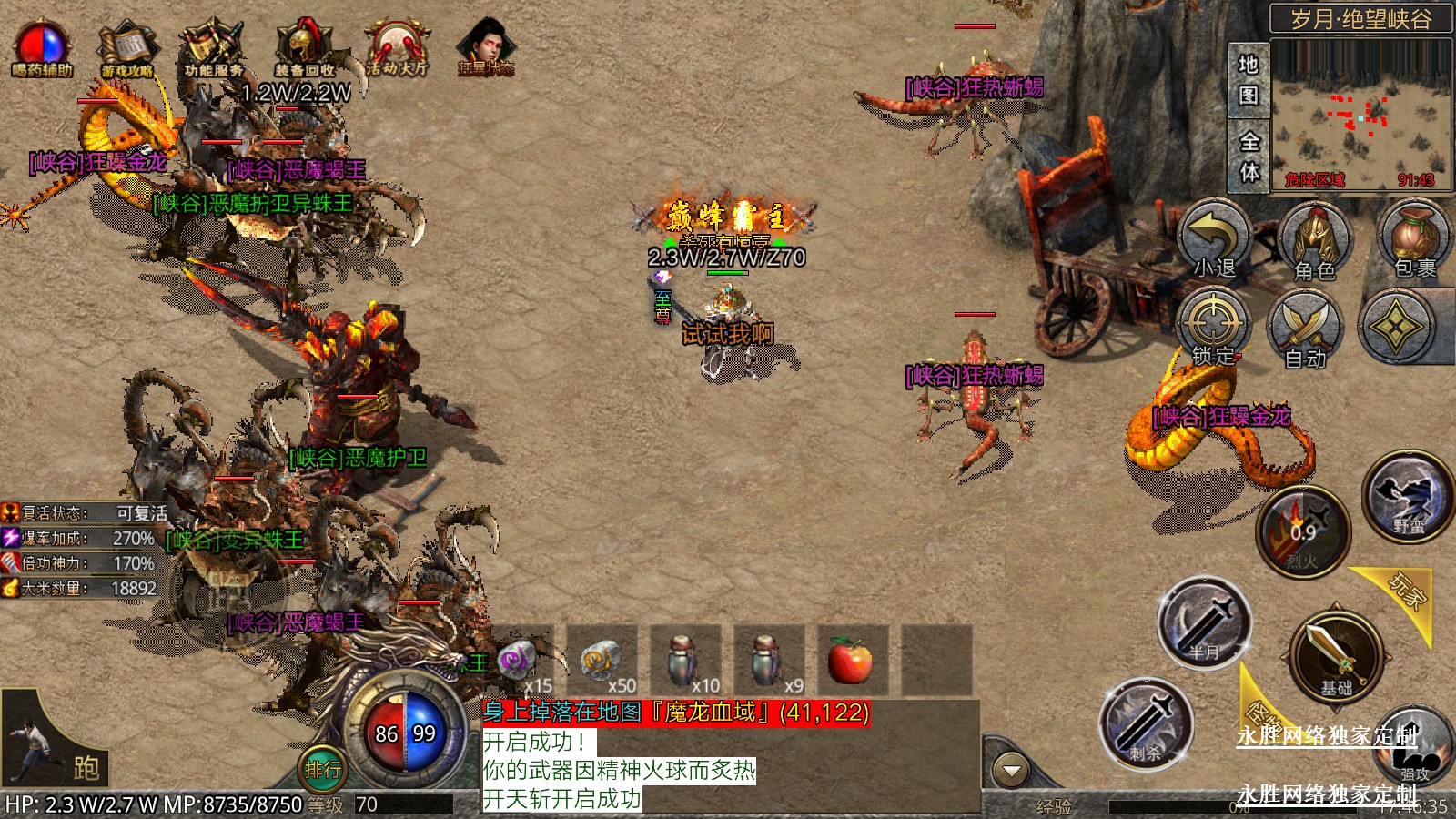Select the 全体 tab beside minimap
The height and width of the screenshot is (819, 1456).
point(1249,157)
